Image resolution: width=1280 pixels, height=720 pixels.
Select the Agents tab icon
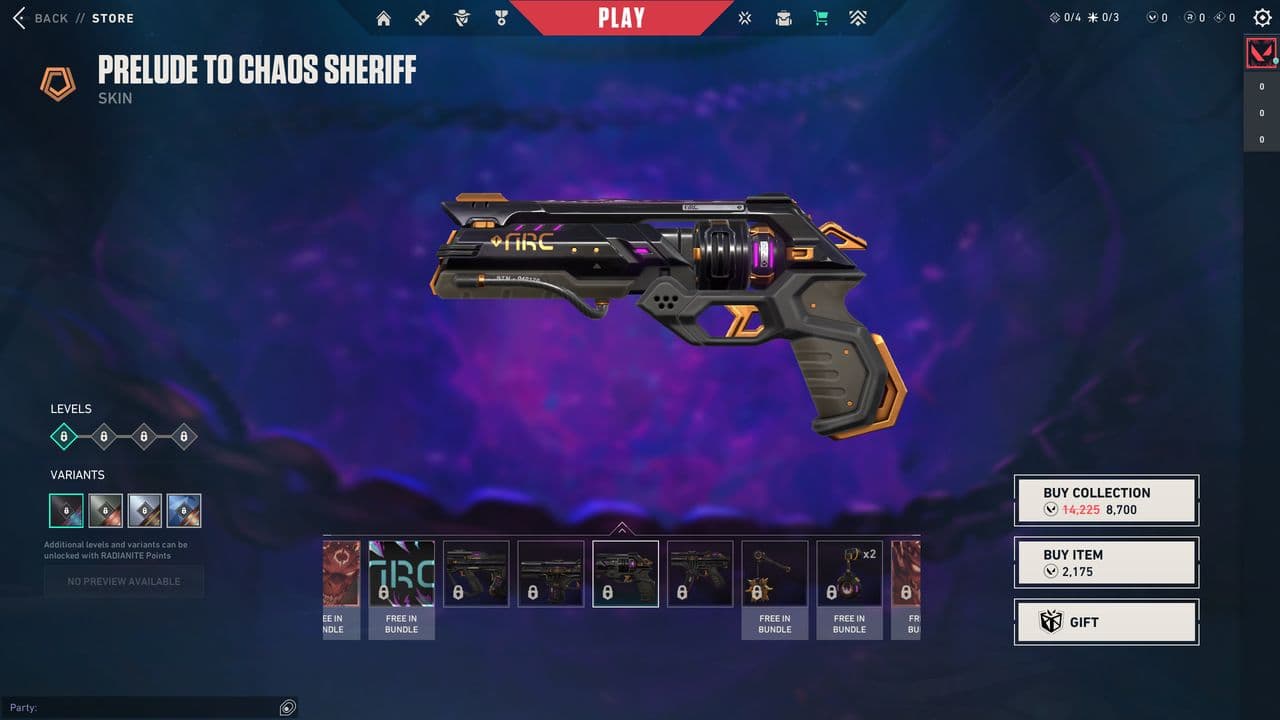(460, 17)
